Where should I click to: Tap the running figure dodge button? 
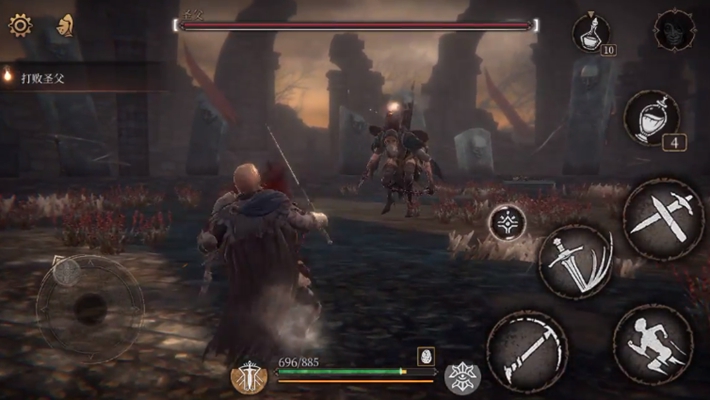click(652, 344)
